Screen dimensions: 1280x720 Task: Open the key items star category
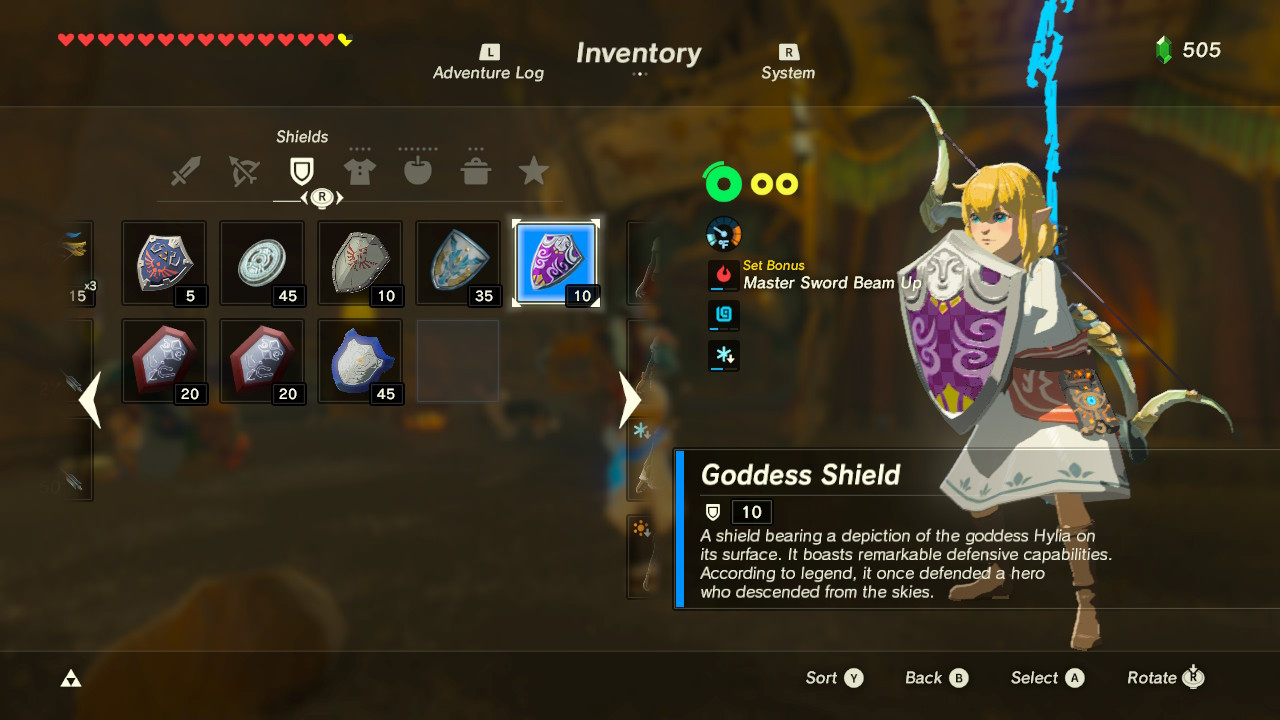[533, 170]
